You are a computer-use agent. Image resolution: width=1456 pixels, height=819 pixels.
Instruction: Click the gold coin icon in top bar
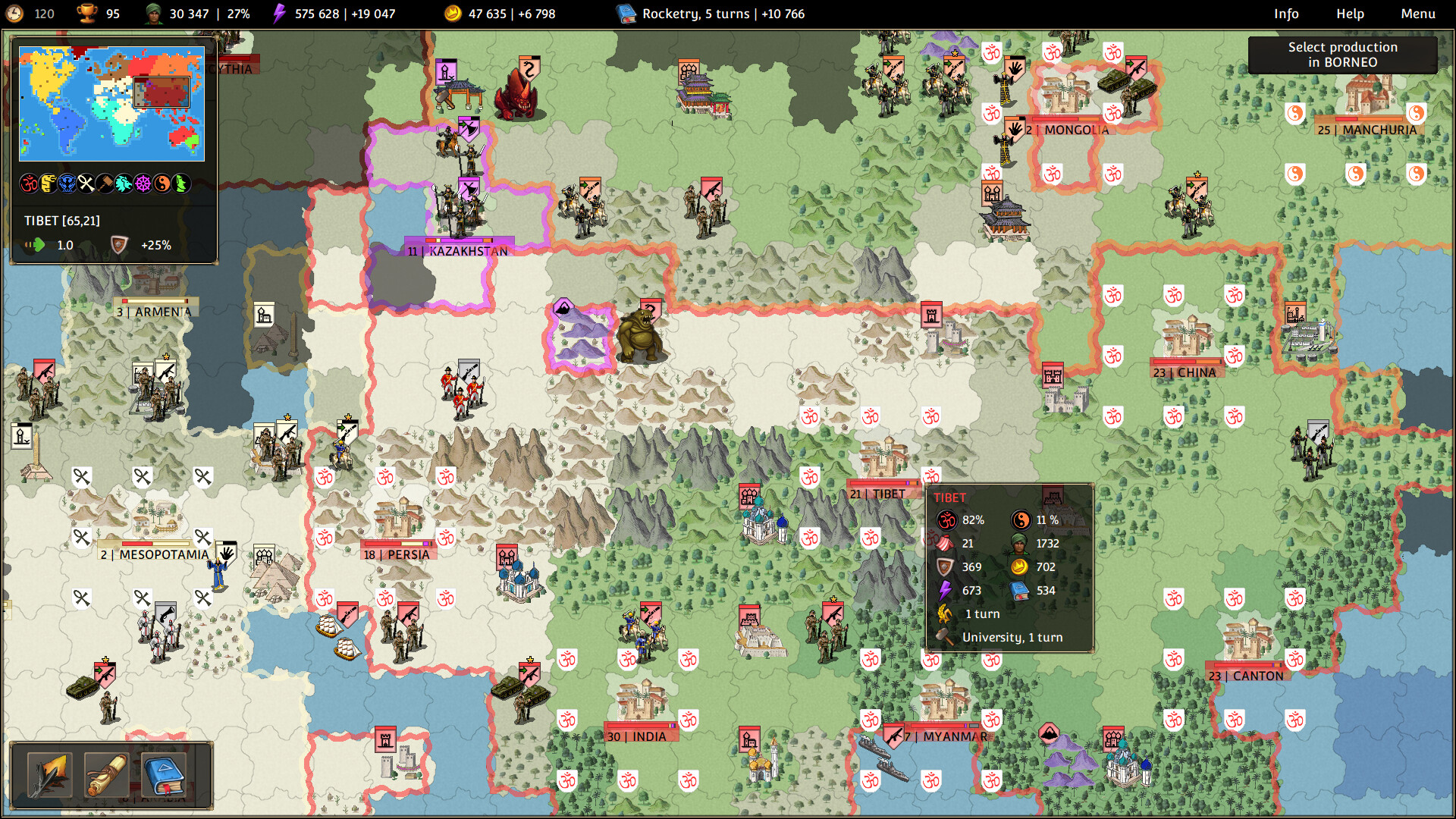pos(453,13)
